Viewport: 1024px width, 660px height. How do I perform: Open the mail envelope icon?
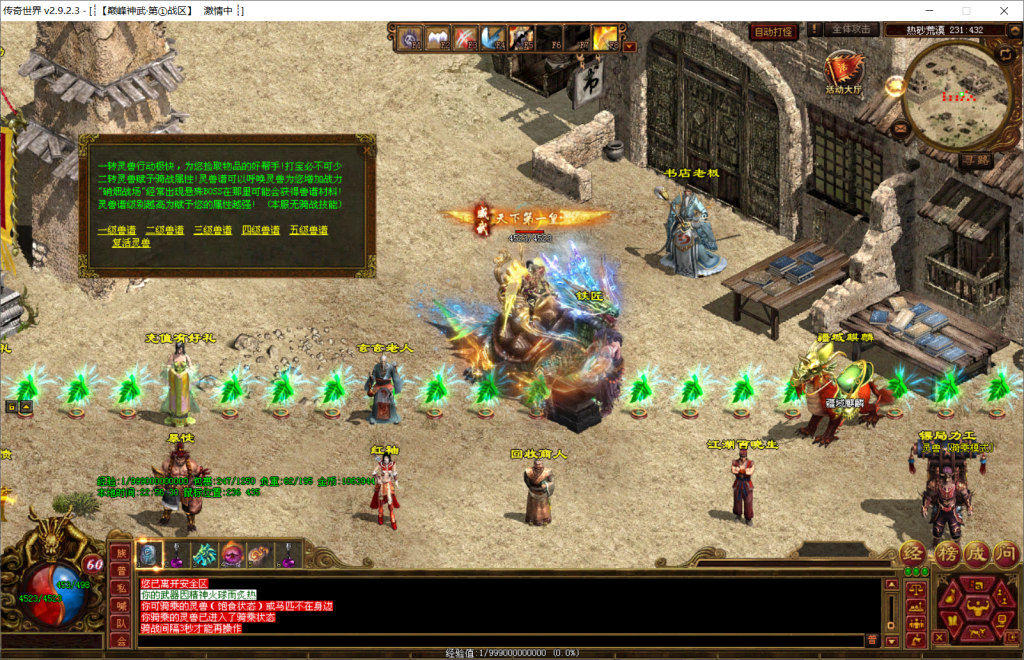point(902,127)
